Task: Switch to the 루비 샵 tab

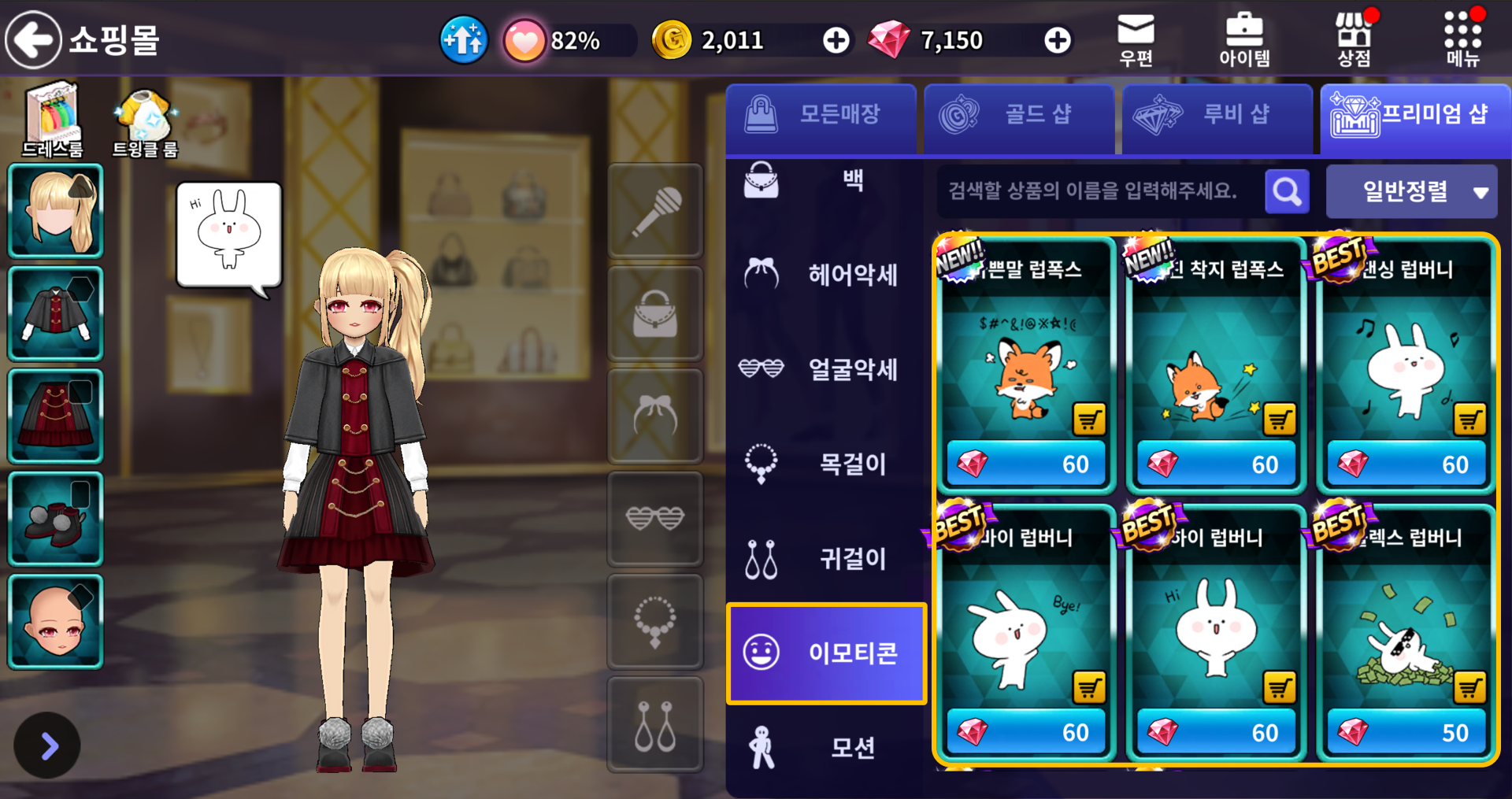Action: click(1217, 115)
